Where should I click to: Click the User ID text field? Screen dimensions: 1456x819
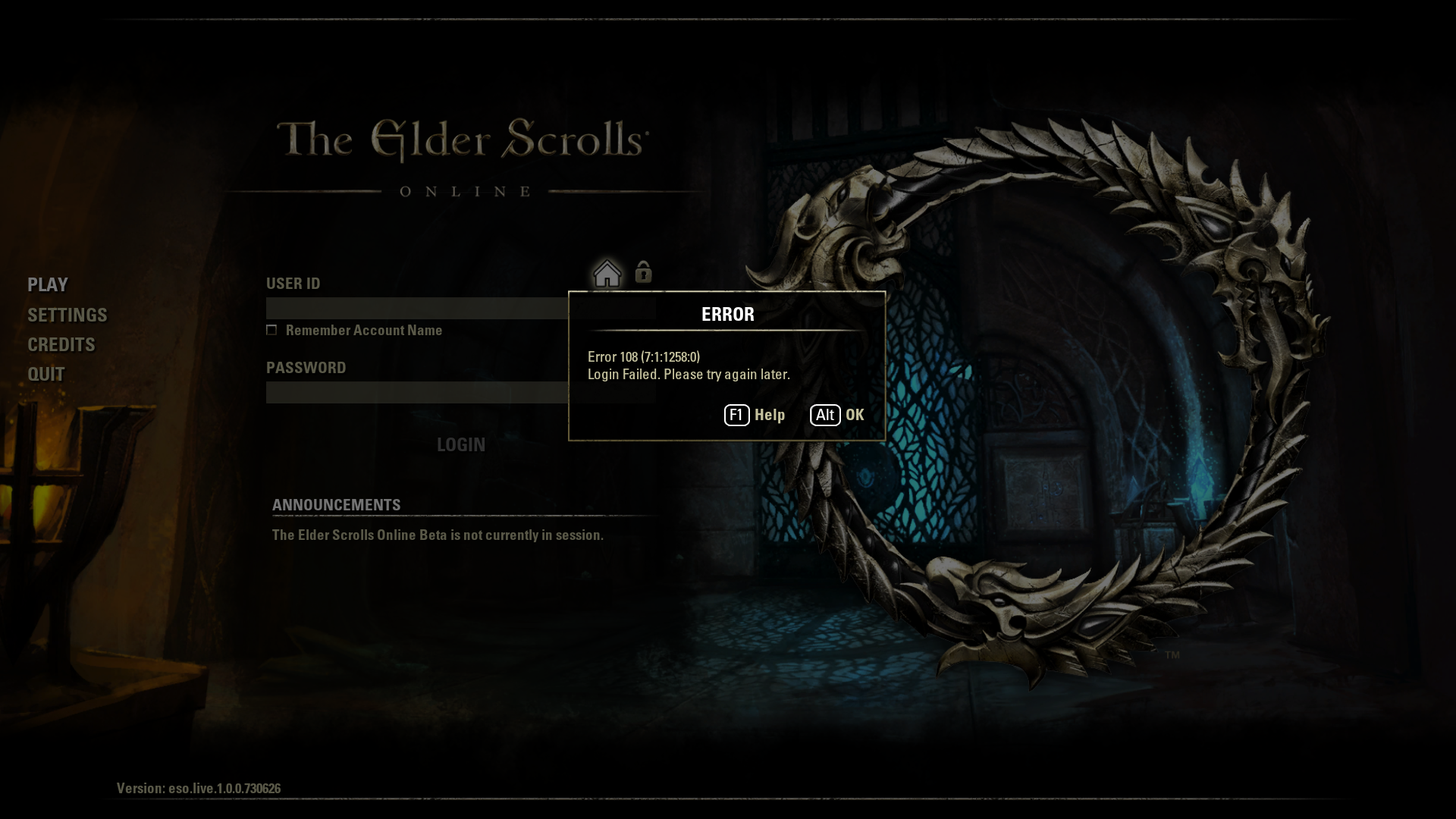(416, 308)
